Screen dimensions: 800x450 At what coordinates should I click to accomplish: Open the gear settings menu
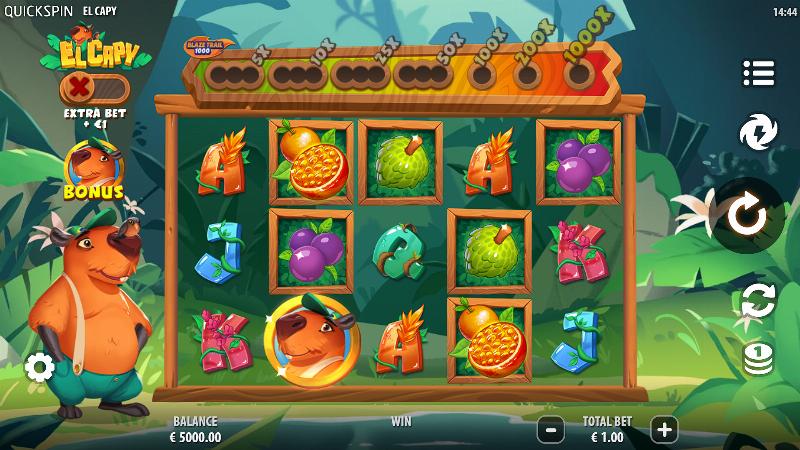pyautogui.click(x=39, y=368)
